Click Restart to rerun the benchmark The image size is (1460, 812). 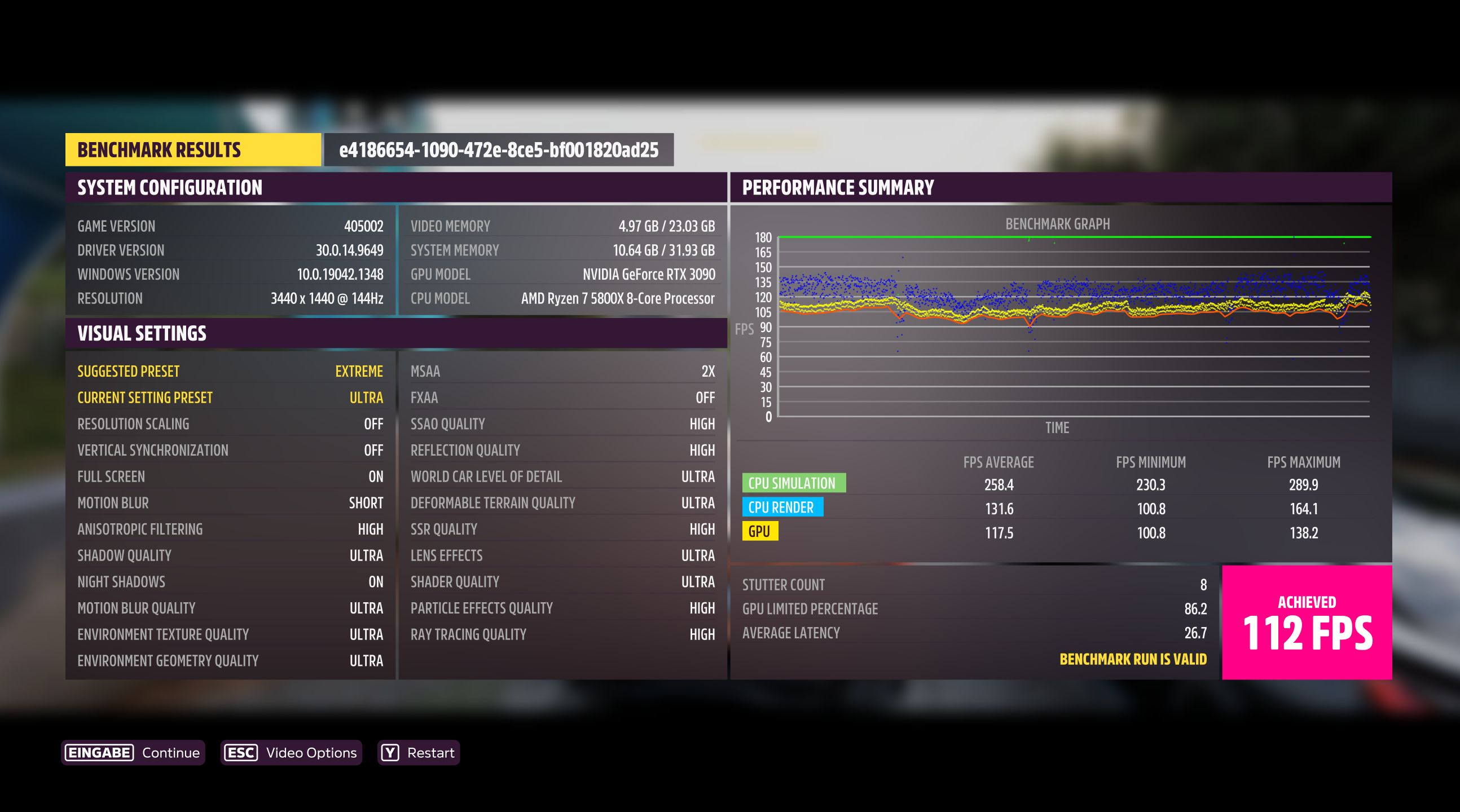click(433, 752)
